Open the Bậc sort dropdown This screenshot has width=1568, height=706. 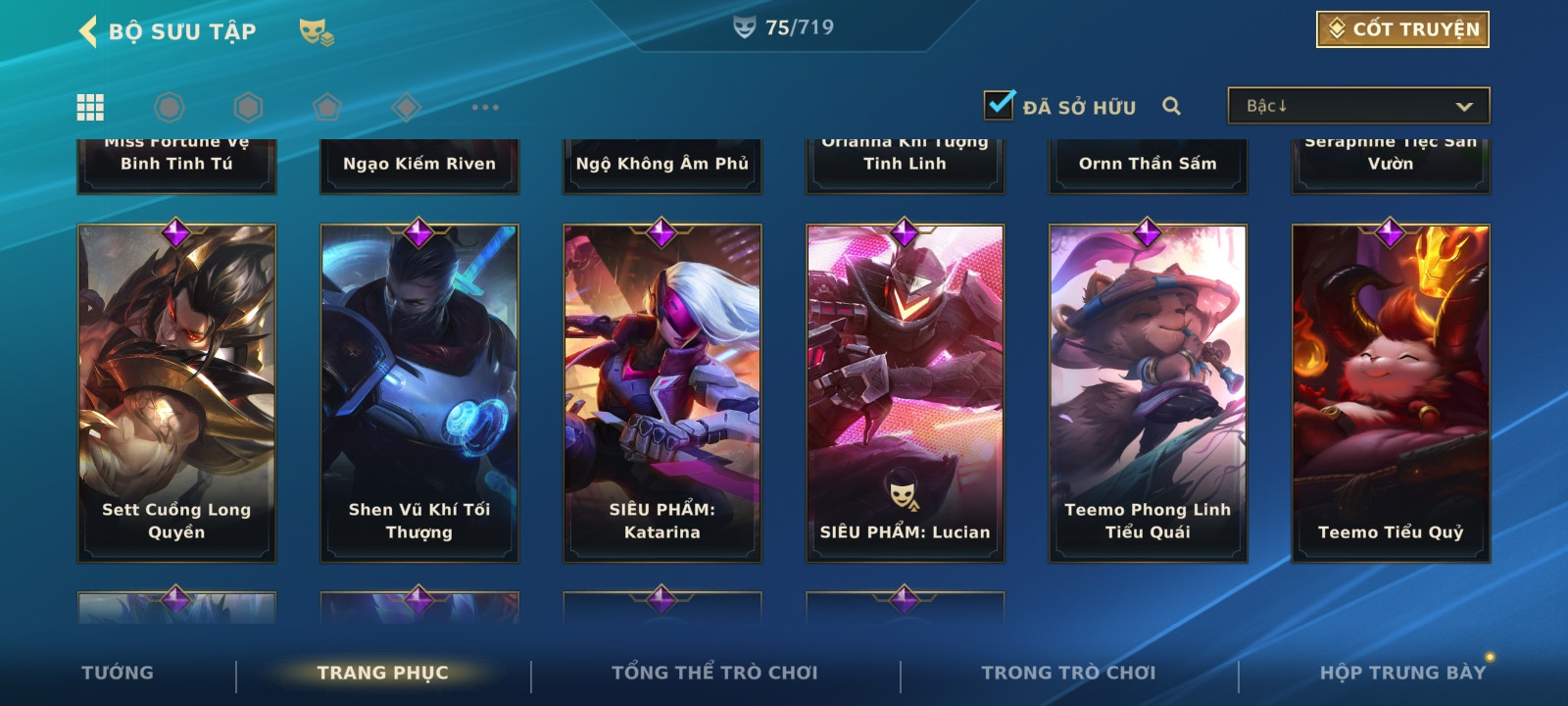(x=1358, y=106)
